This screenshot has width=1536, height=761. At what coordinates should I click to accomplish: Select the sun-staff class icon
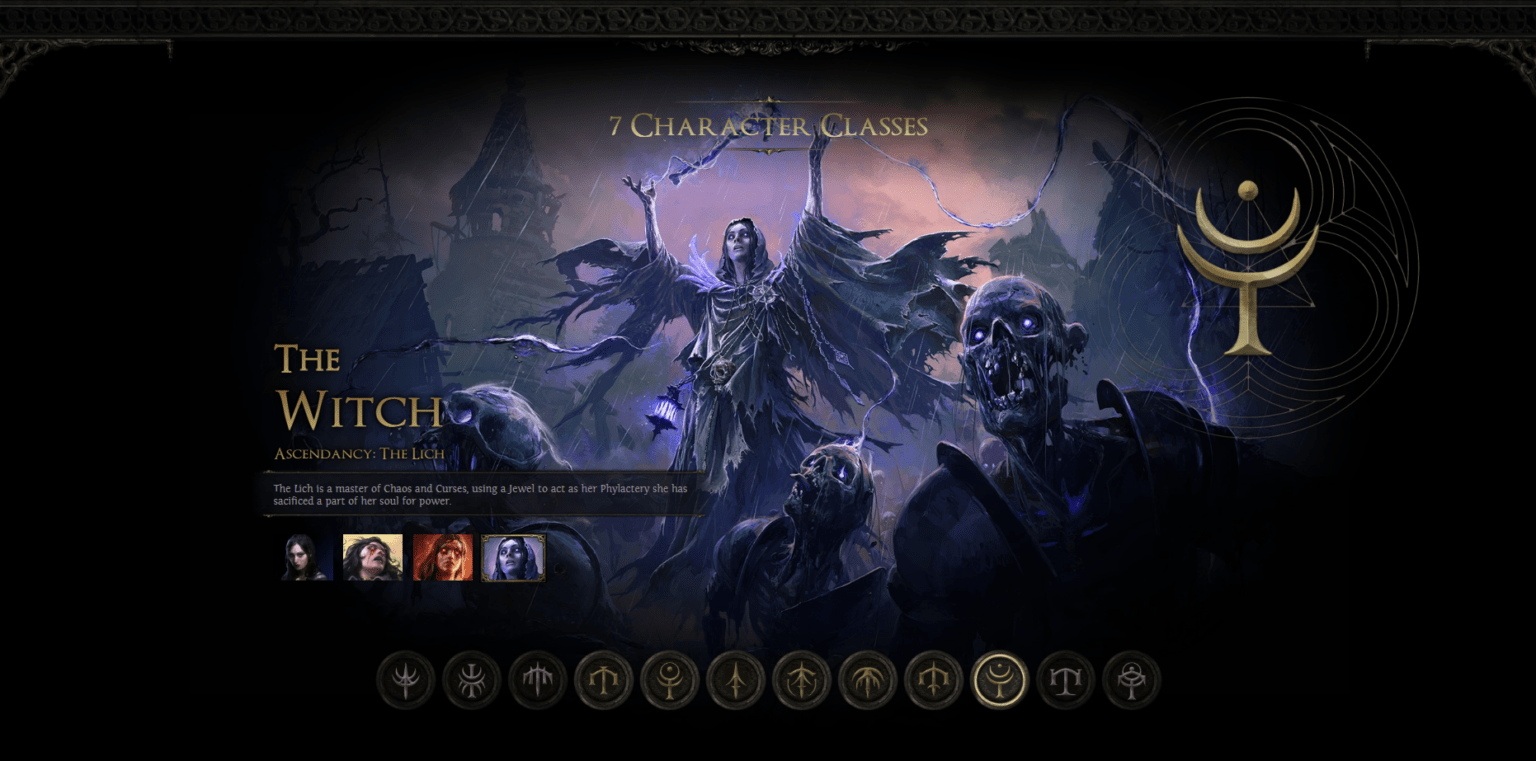(x=669, y=679)
